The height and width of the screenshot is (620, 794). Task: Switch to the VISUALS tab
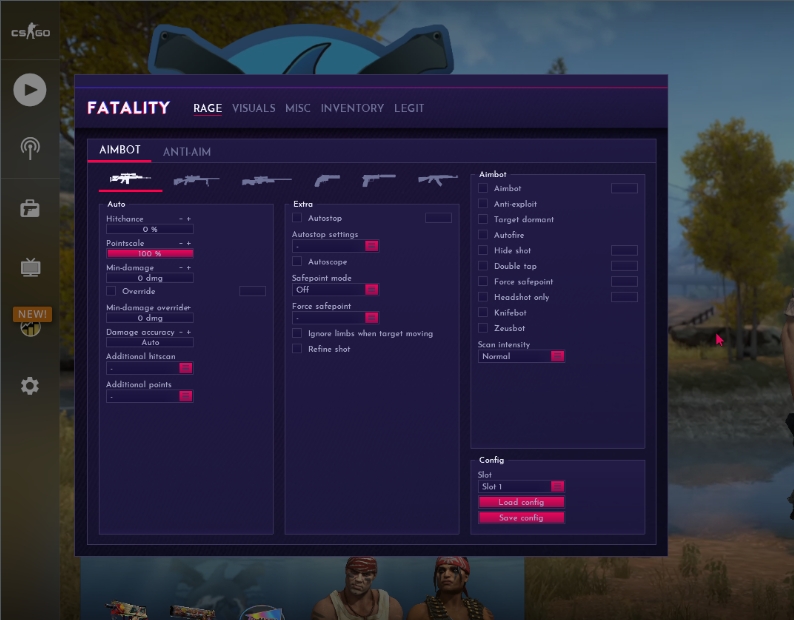click(253, 108)
